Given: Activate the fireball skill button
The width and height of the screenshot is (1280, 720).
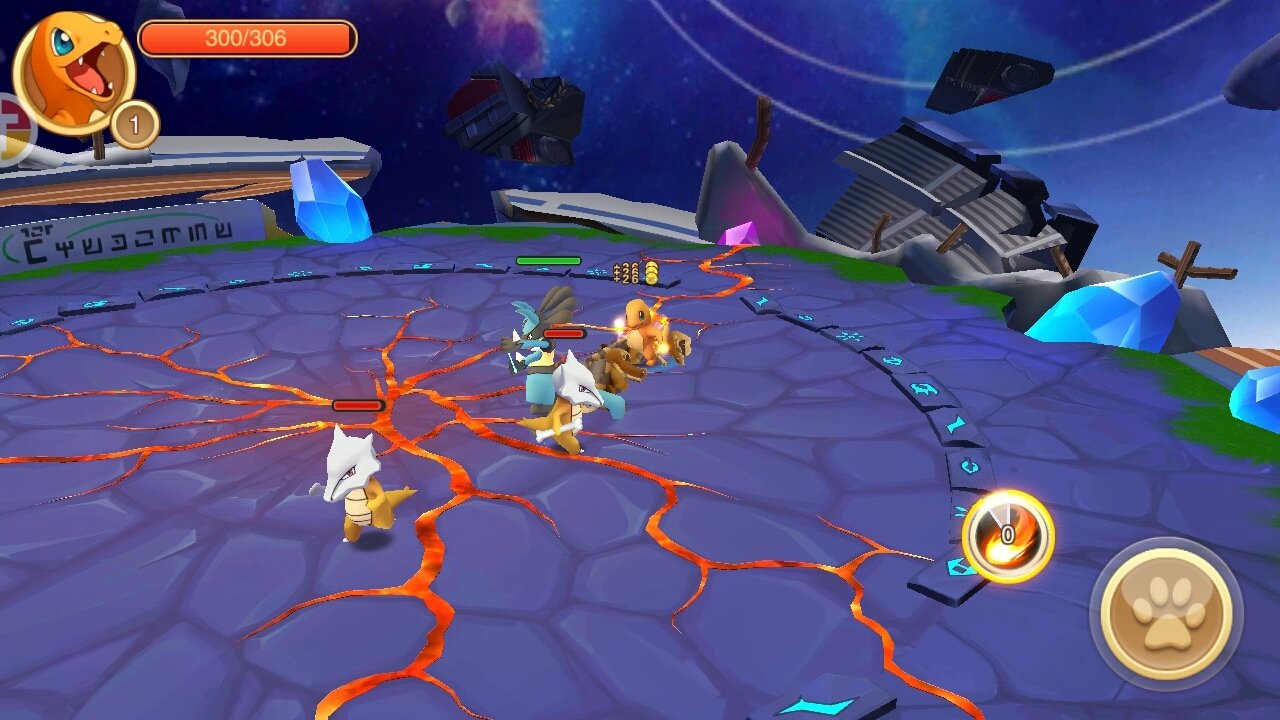Looking at the screenshot, I should pyautogui.click(x=1007, y=536).
